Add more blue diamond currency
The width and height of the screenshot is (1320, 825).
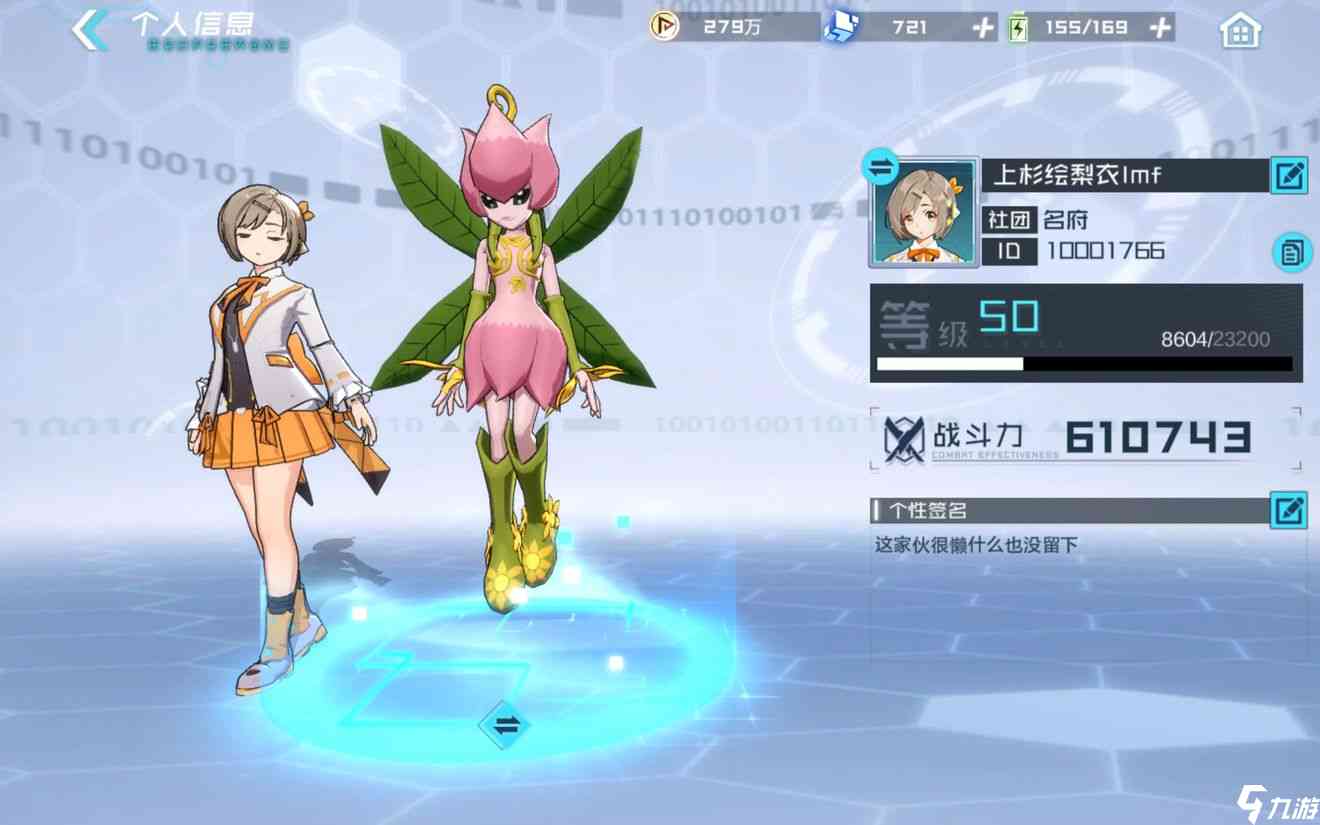pyautogui.click(x=984, y=28)
